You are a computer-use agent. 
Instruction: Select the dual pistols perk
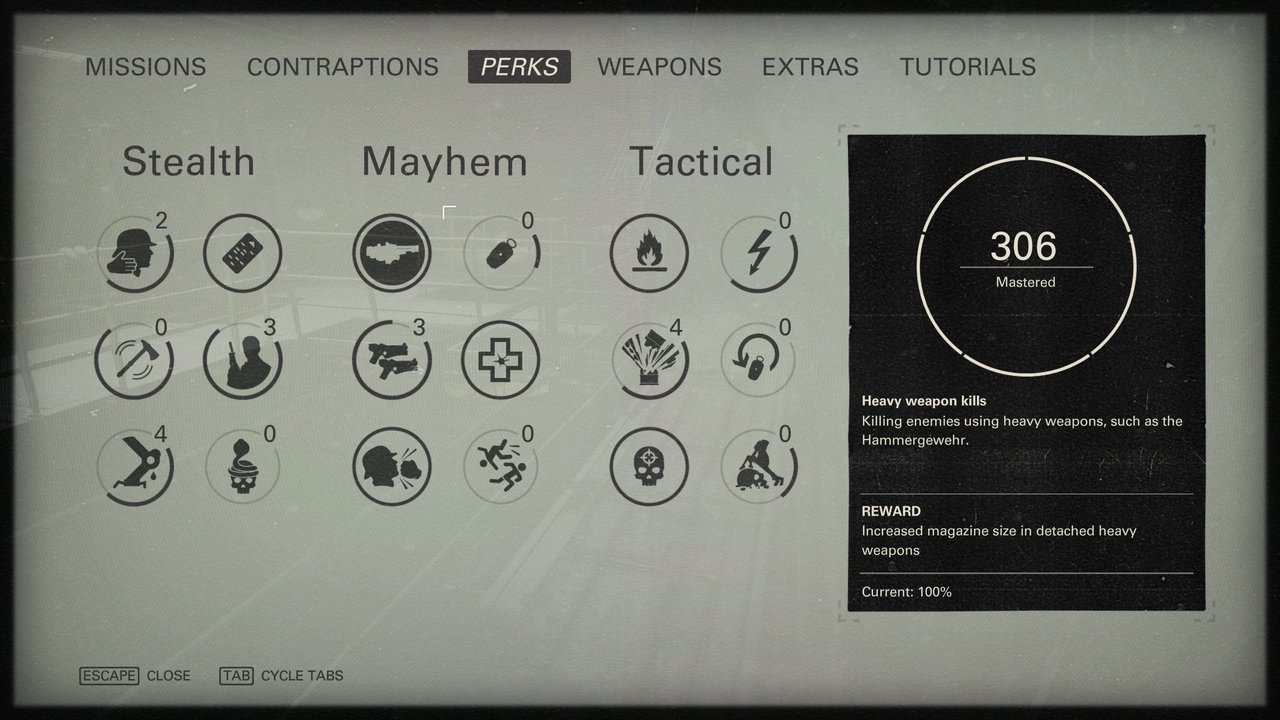coord(392,359)
